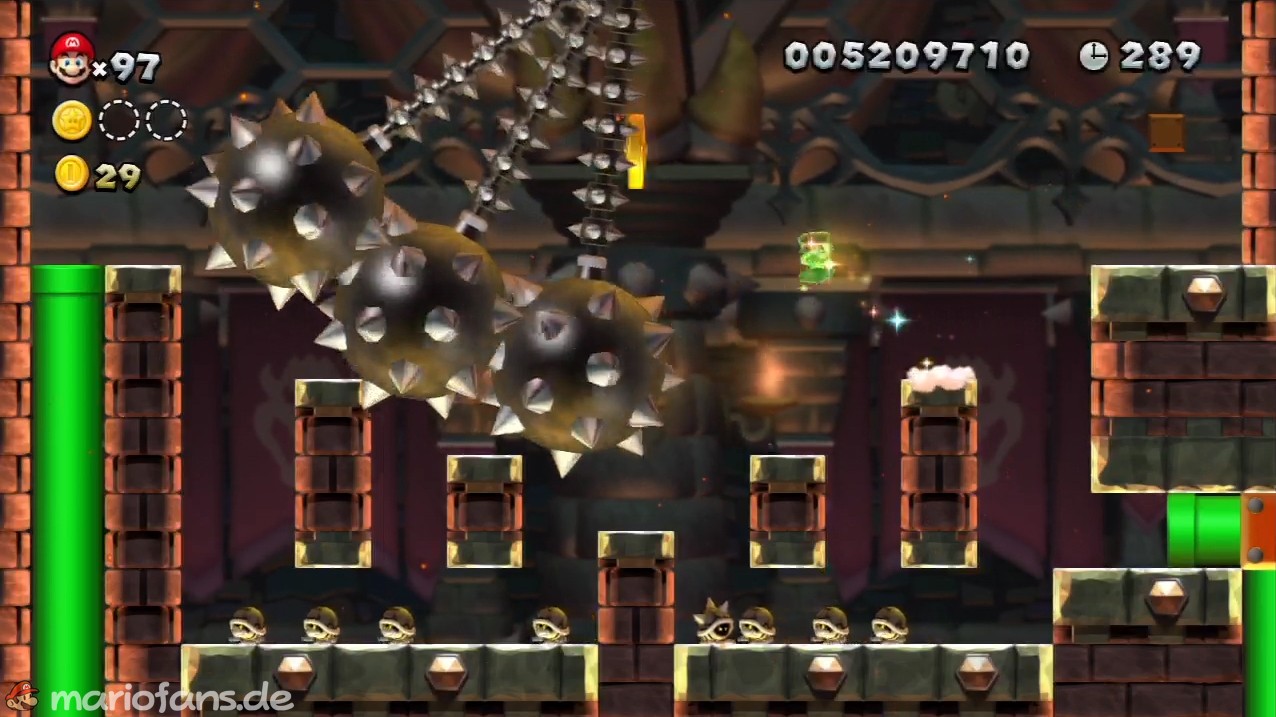Select the collected Star Coin slot
This screenshot has width=1276, height=717.
pyautogui.click(x=72, y=120)
